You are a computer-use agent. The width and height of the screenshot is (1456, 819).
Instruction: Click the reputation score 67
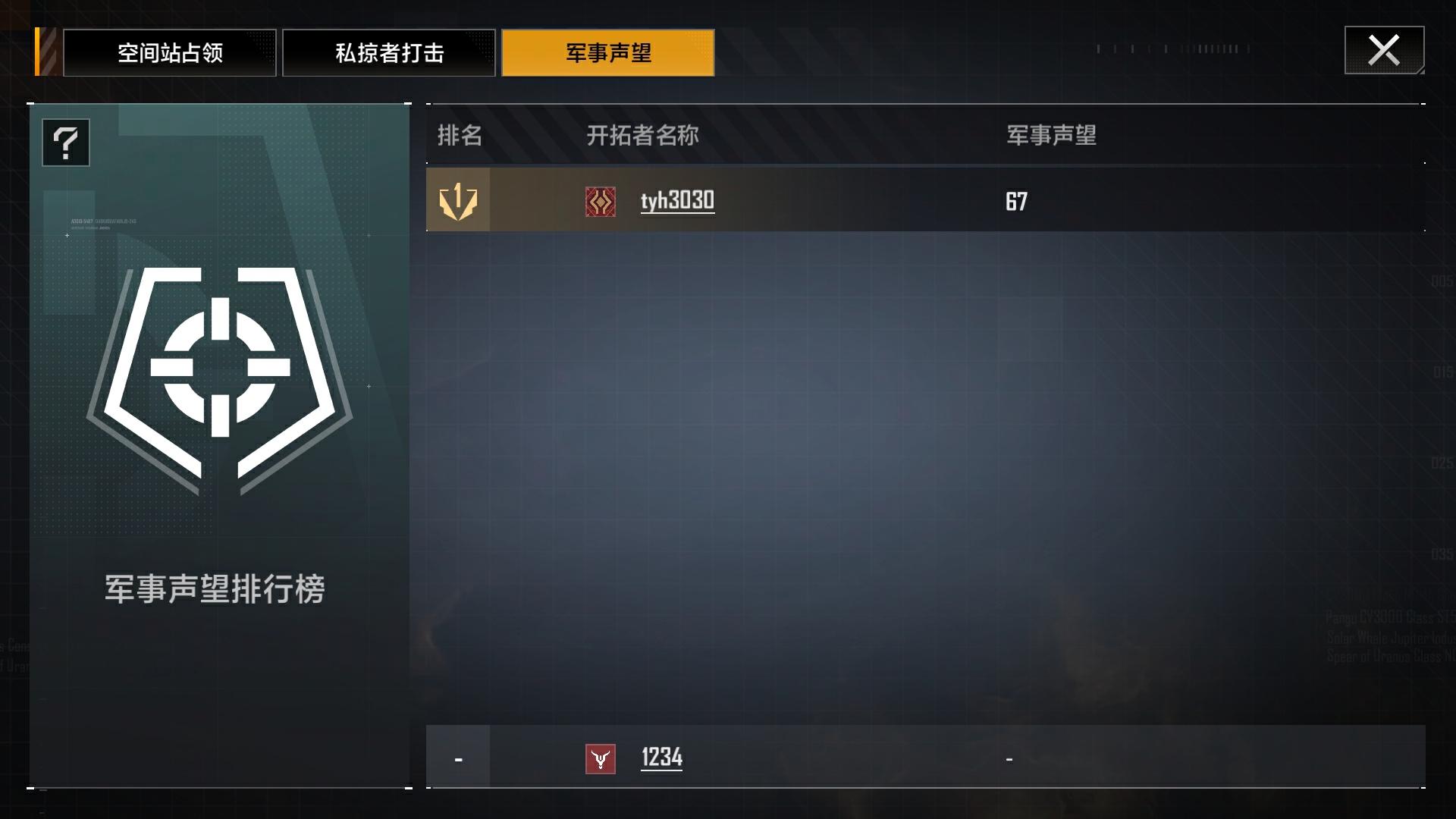[1016, 200]
